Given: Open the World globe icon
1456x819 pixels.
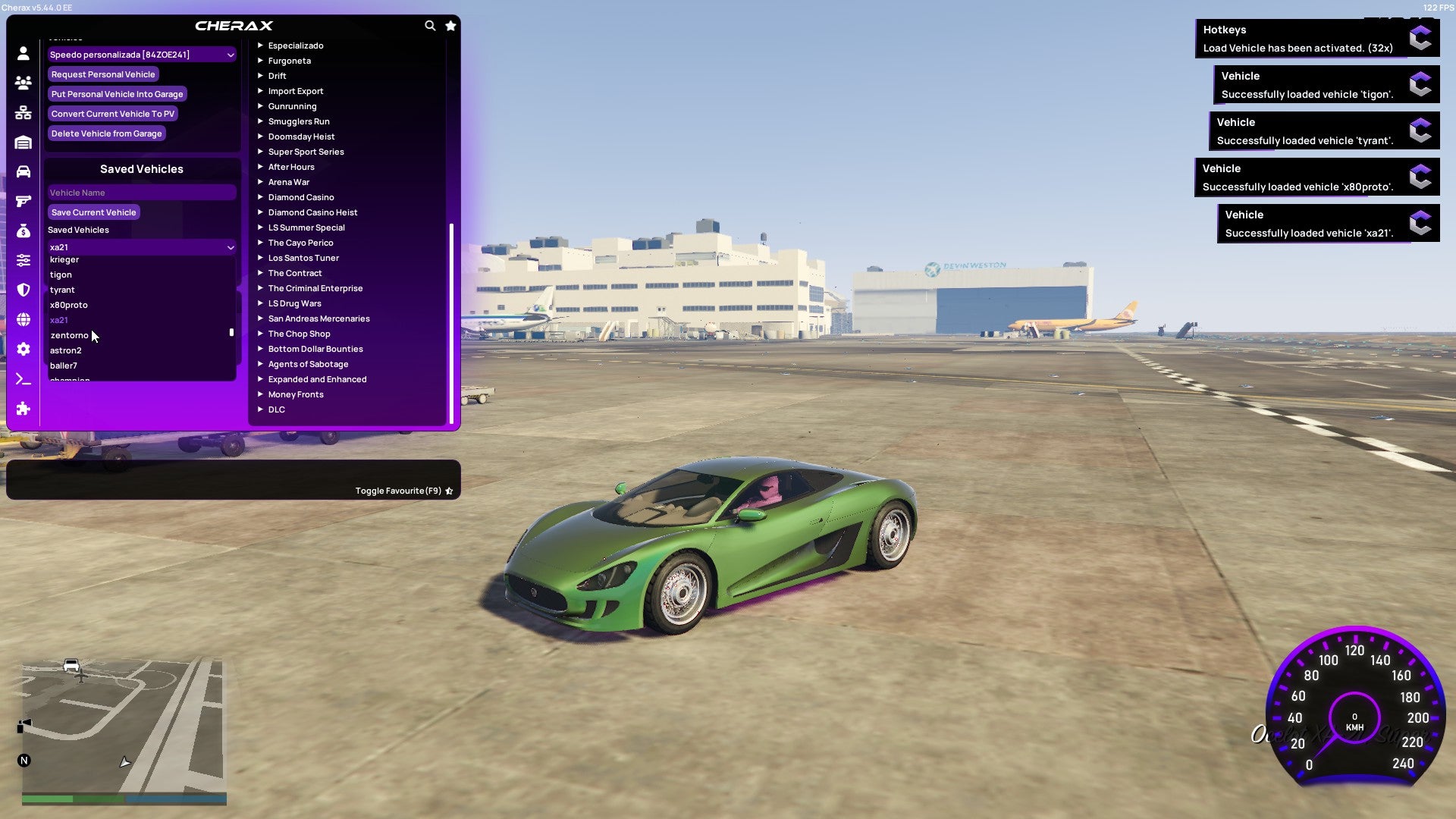Looking at the screenshot, I should [23, 319].
